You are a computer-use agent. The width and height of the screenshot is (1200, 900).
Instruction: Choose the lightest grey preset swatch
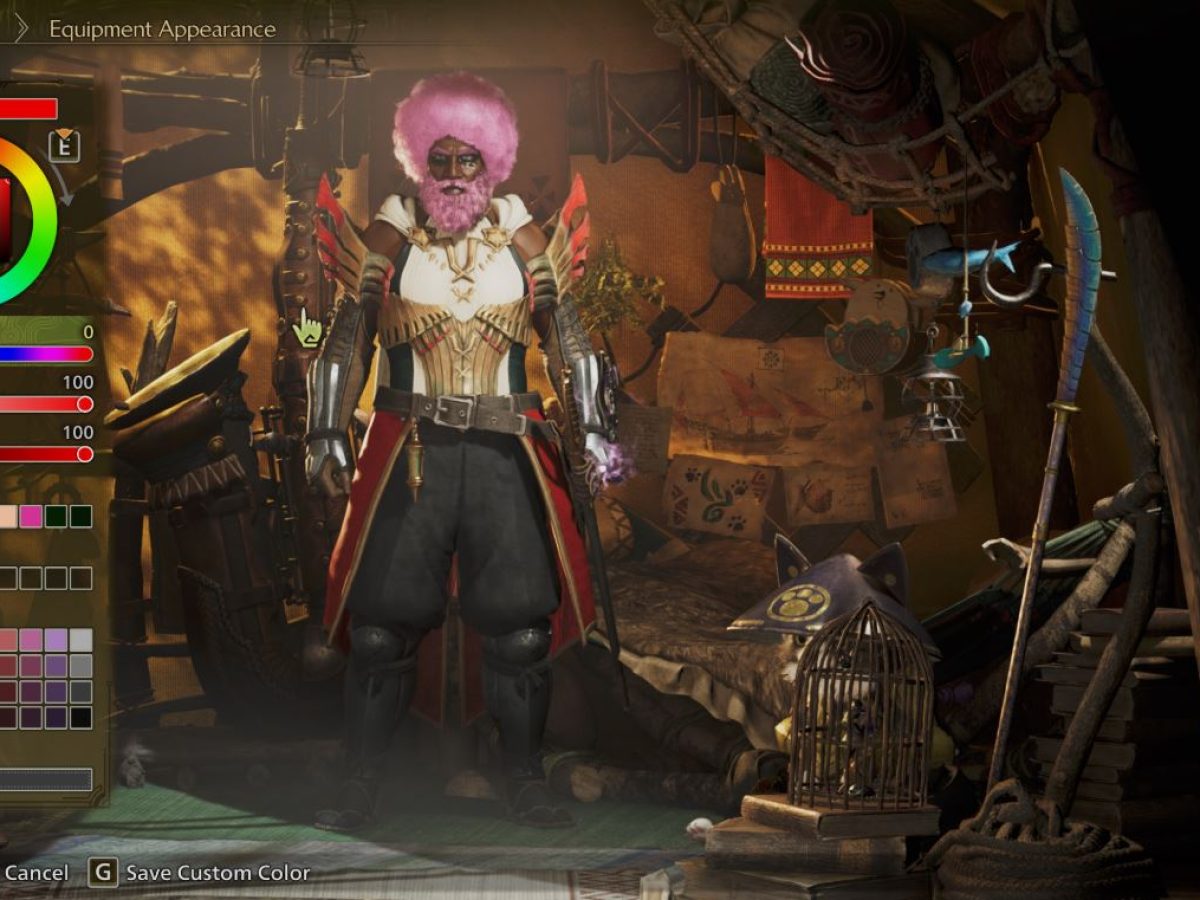click(x=81, y=640)
